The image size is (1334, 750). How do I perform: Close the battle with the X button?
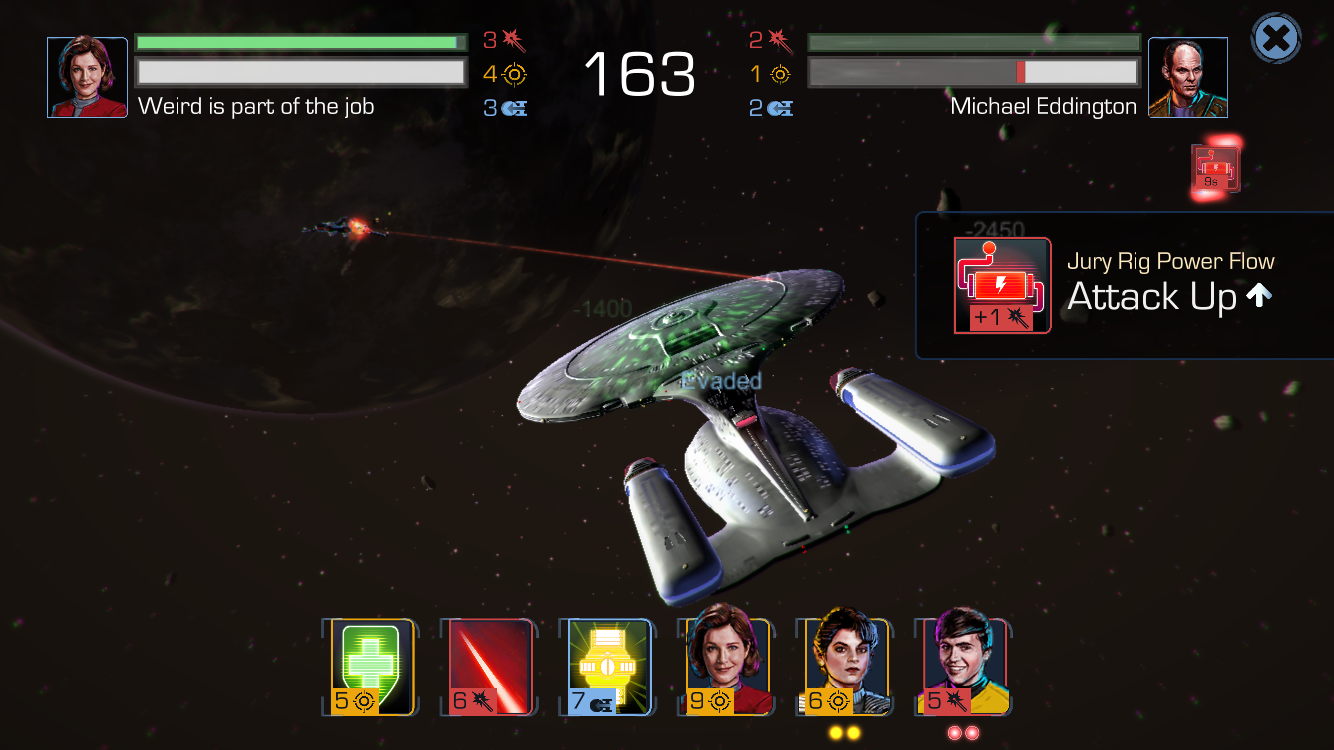tap(1276, 40)
